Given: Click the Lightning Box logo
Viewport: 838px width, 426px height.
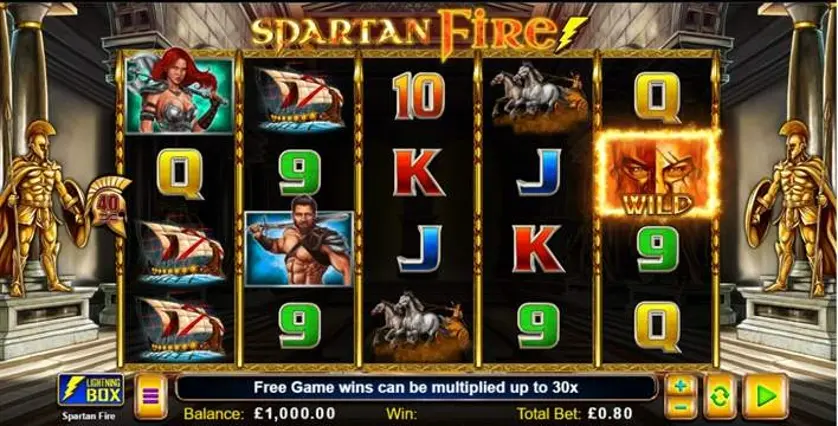Looking at the screenshot, I should pos(91,390).
